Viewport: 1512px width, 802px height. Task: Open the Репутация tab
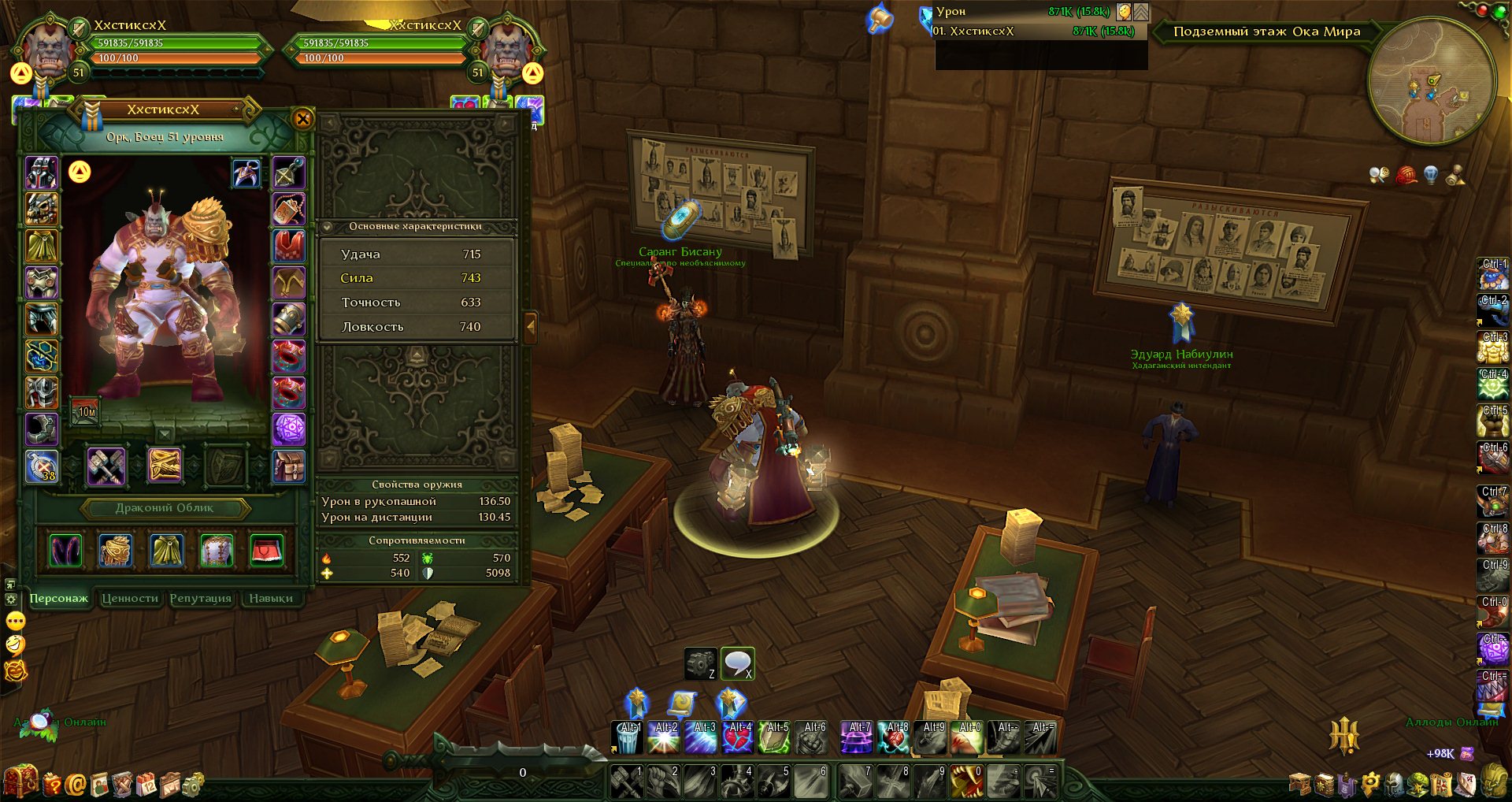click(x=201, y=599)
